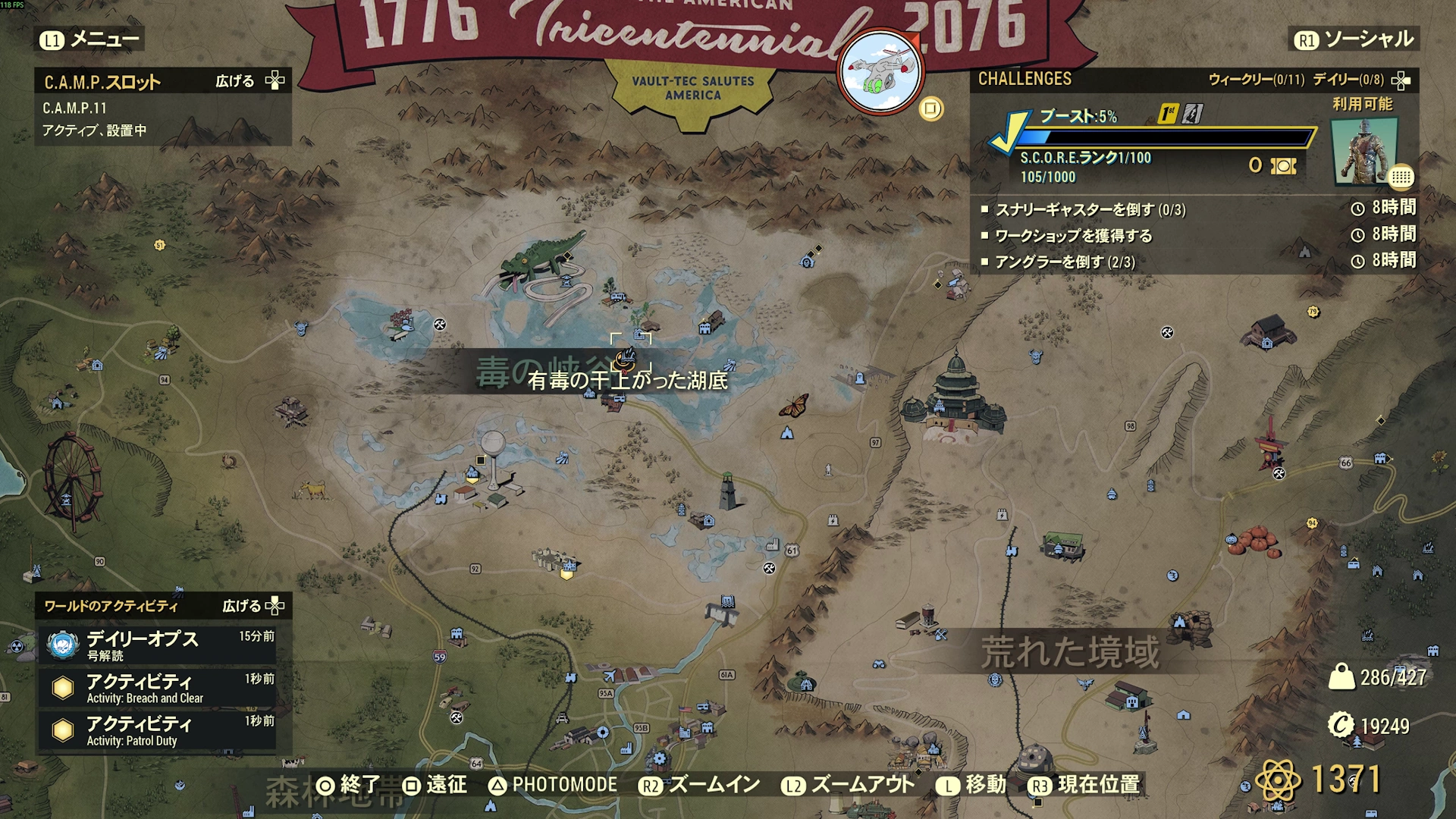Expand the C.A.M.P. スロット panel

pos(249,81)
